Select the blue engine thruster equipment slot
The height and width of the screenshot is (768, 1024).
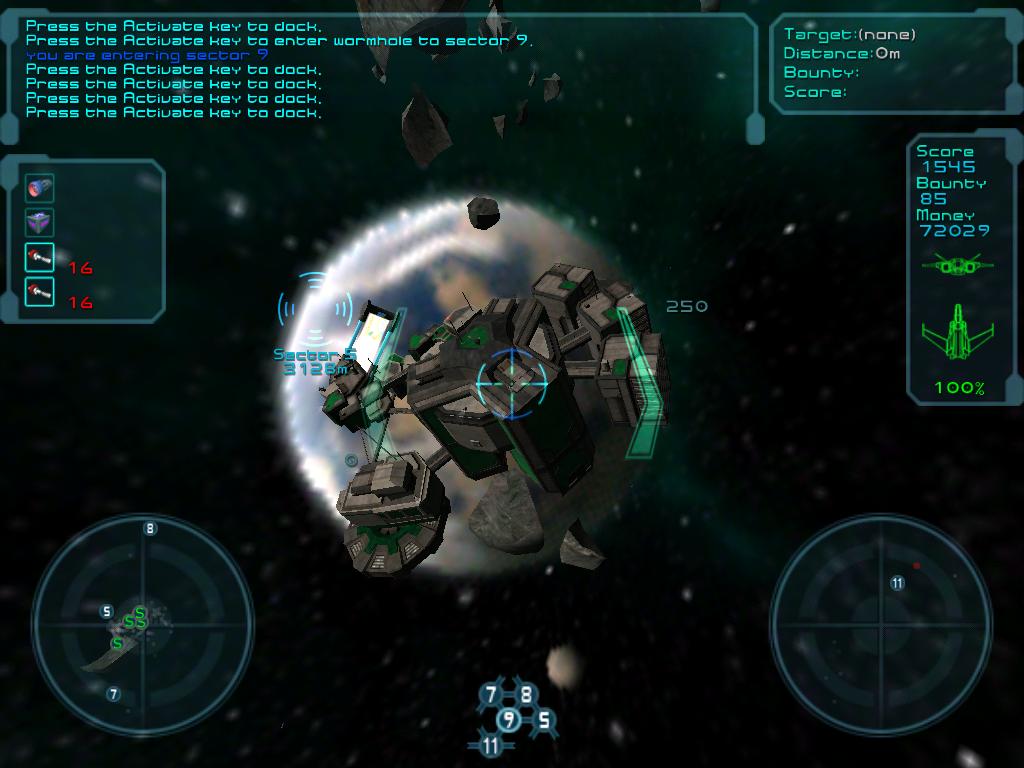click(x=40, y=188)
